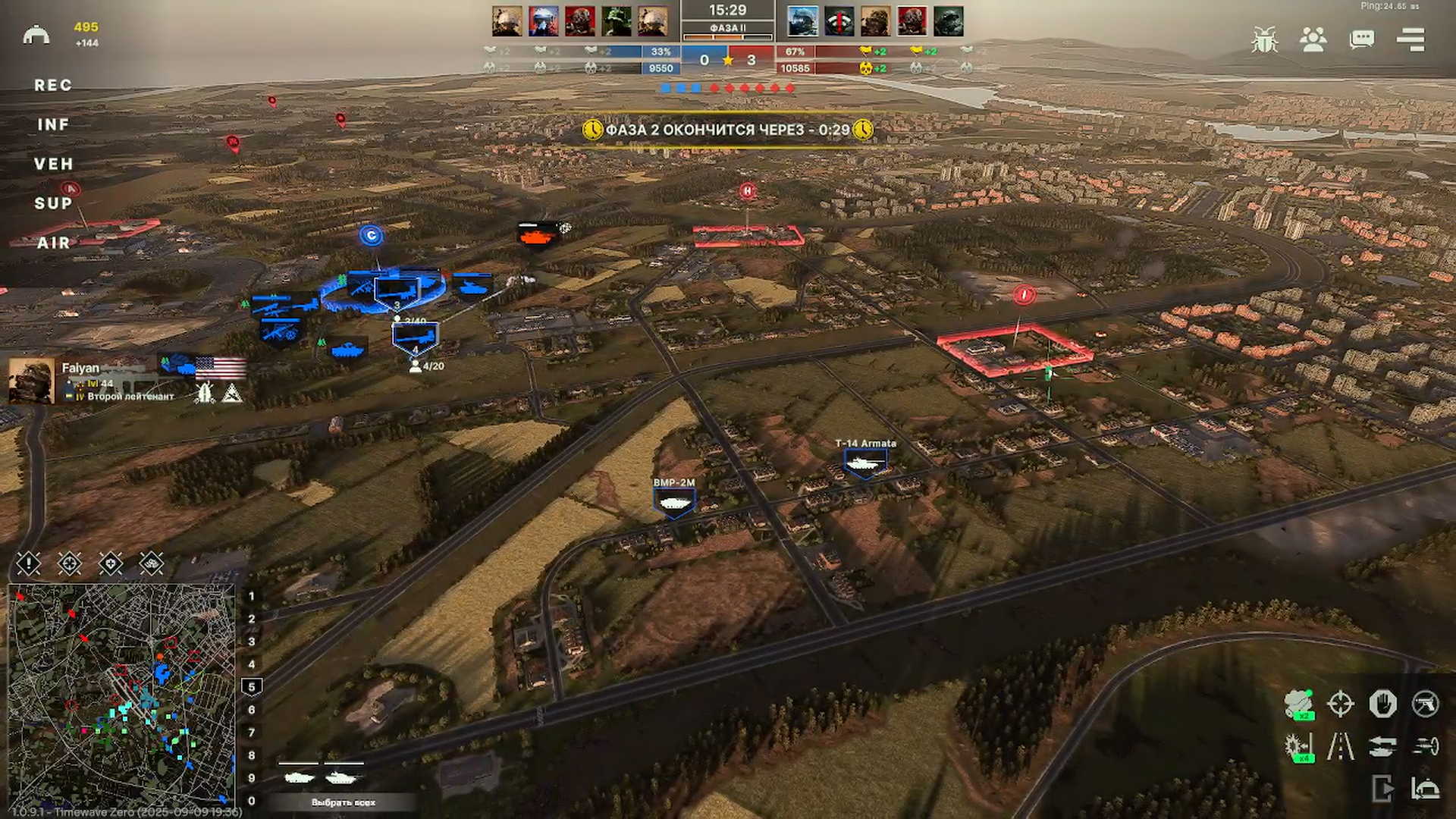This screenshot has width=1456, height=819.
Task: Open the chat speech-bubble icon
Action: [1361, 40]
